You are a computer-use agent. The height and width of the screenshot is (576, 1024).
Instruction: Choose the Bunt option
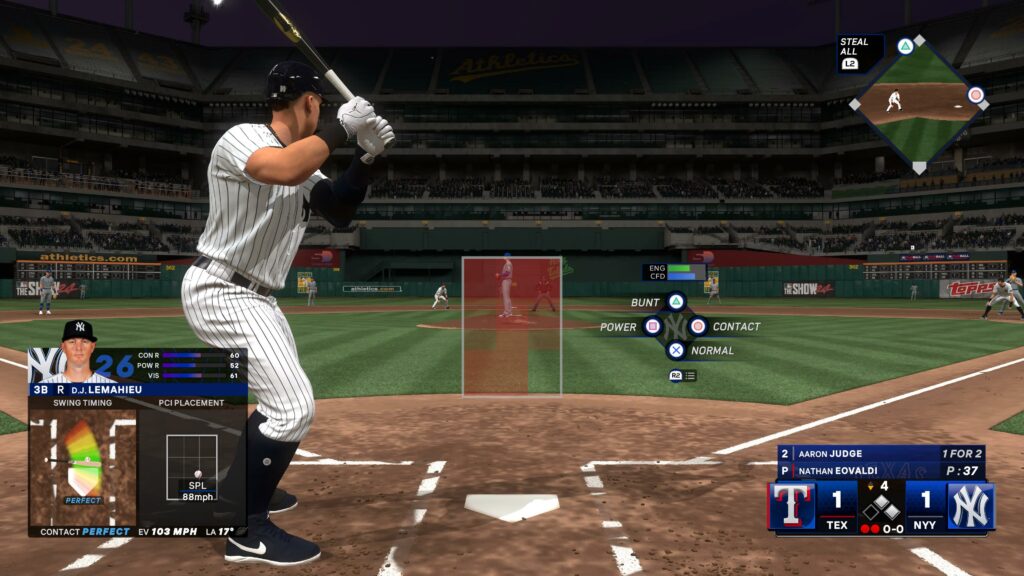[676, 301]
